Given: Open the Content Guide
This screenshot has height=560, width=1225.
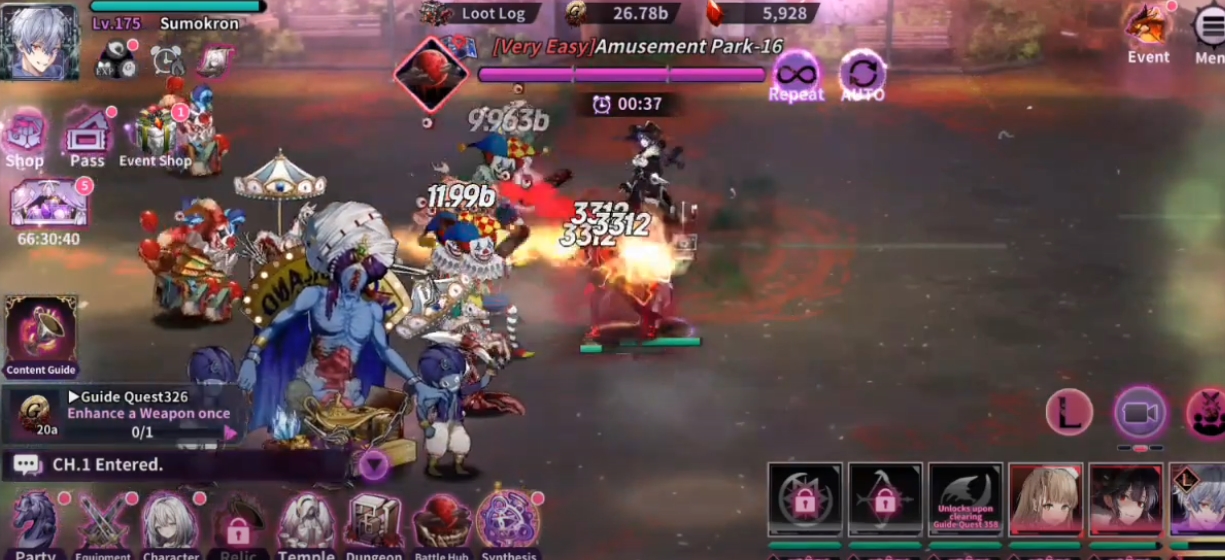Looking at the screenshot, I should click(x=40, y=334).
